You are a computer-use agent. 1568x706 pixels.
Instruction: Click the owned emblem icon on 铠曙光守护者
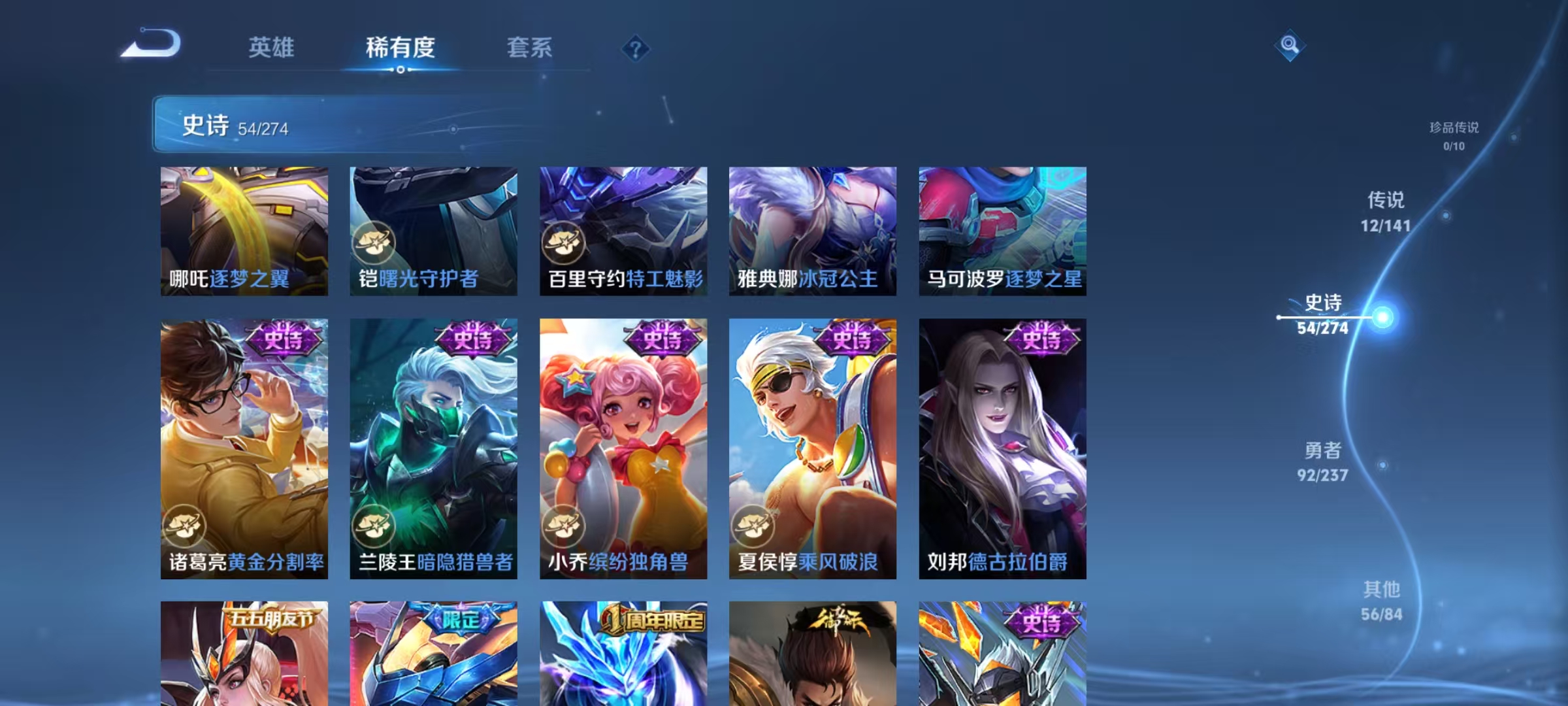[374, 242]
